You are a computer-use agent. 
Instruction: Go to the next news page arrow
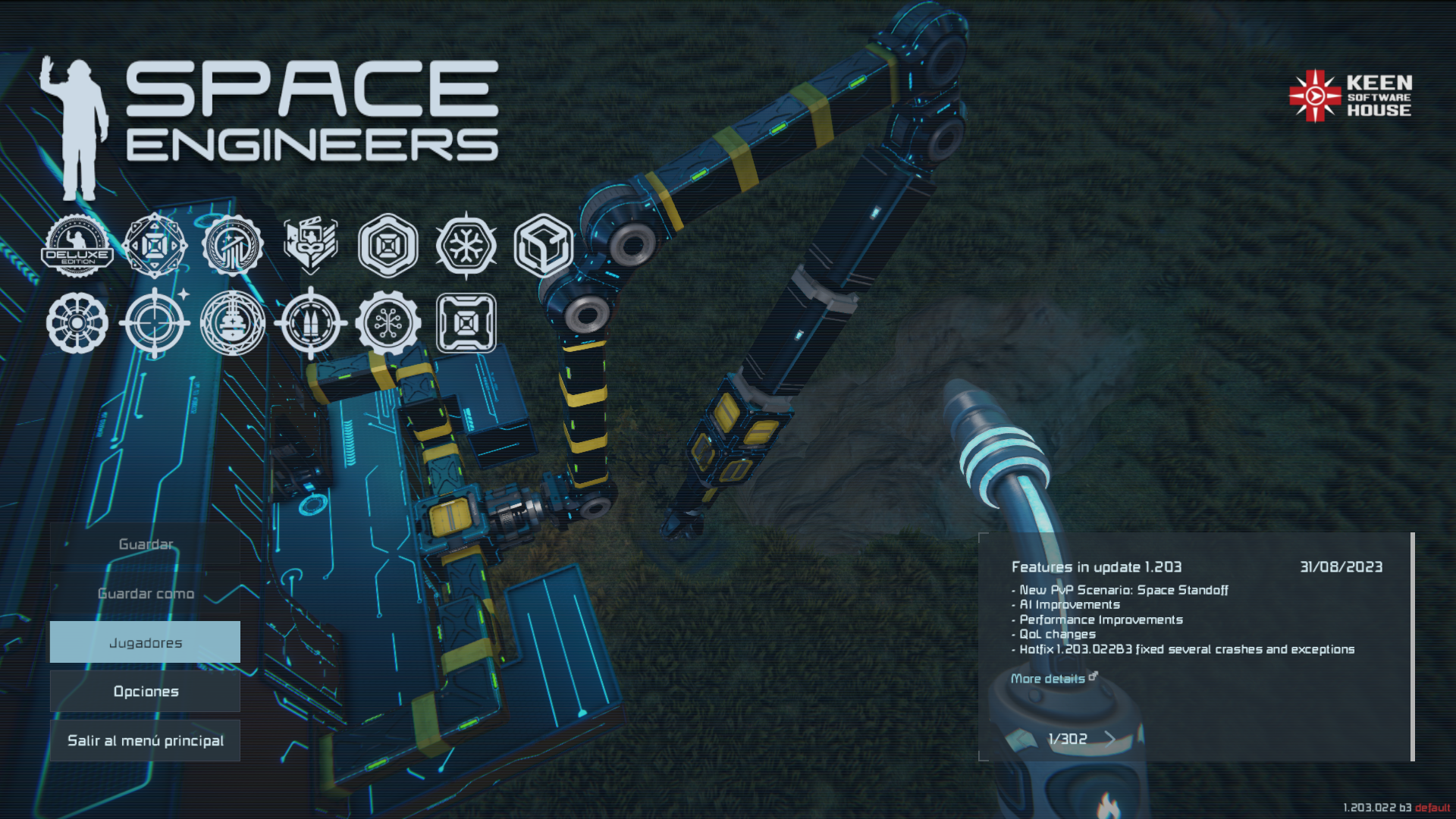click(1110, 739)
